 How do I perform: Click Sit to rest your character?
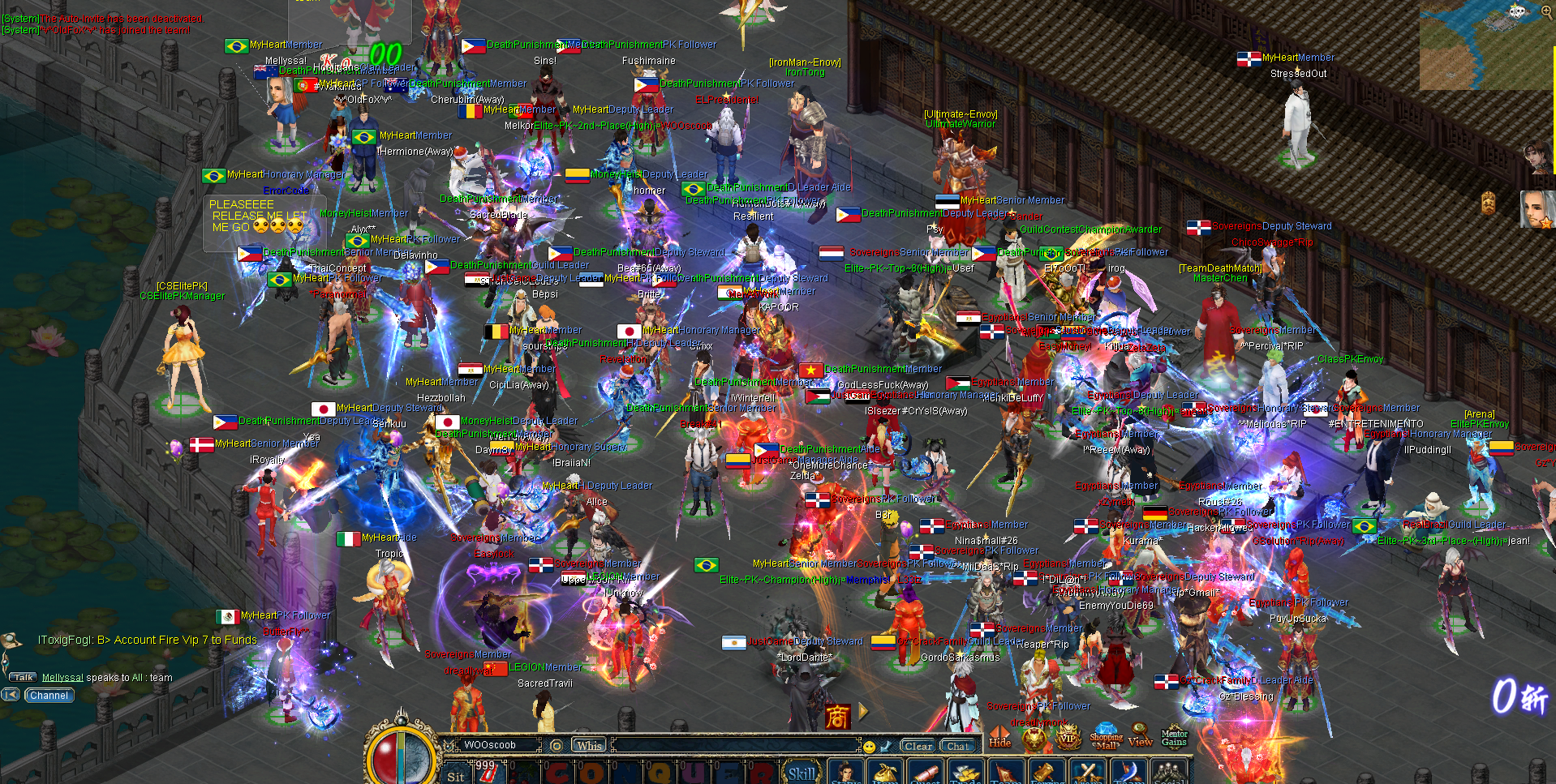(x=454, y=777)
